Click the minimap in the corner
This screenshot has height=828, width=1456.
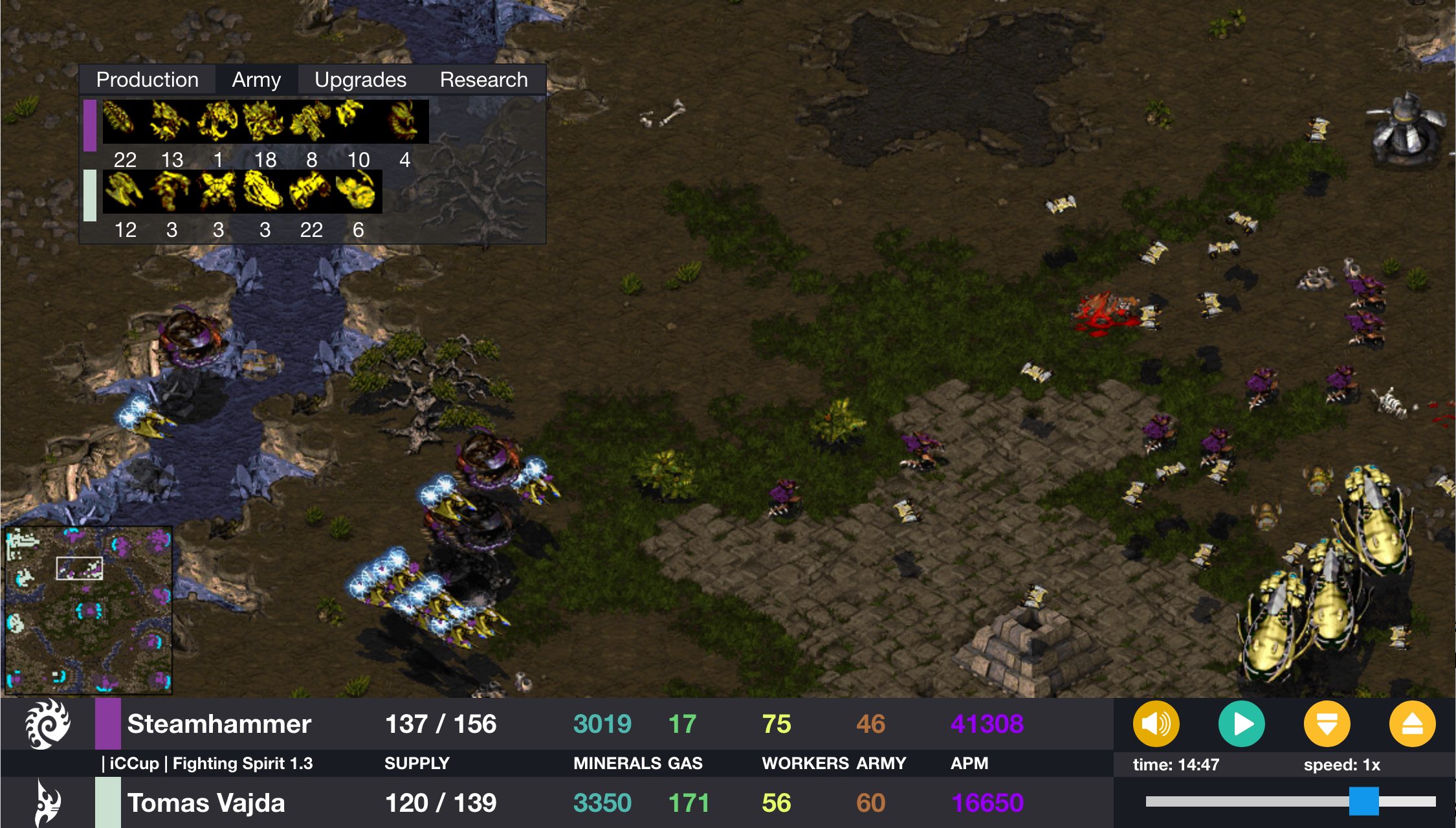(x=88, y=610)
